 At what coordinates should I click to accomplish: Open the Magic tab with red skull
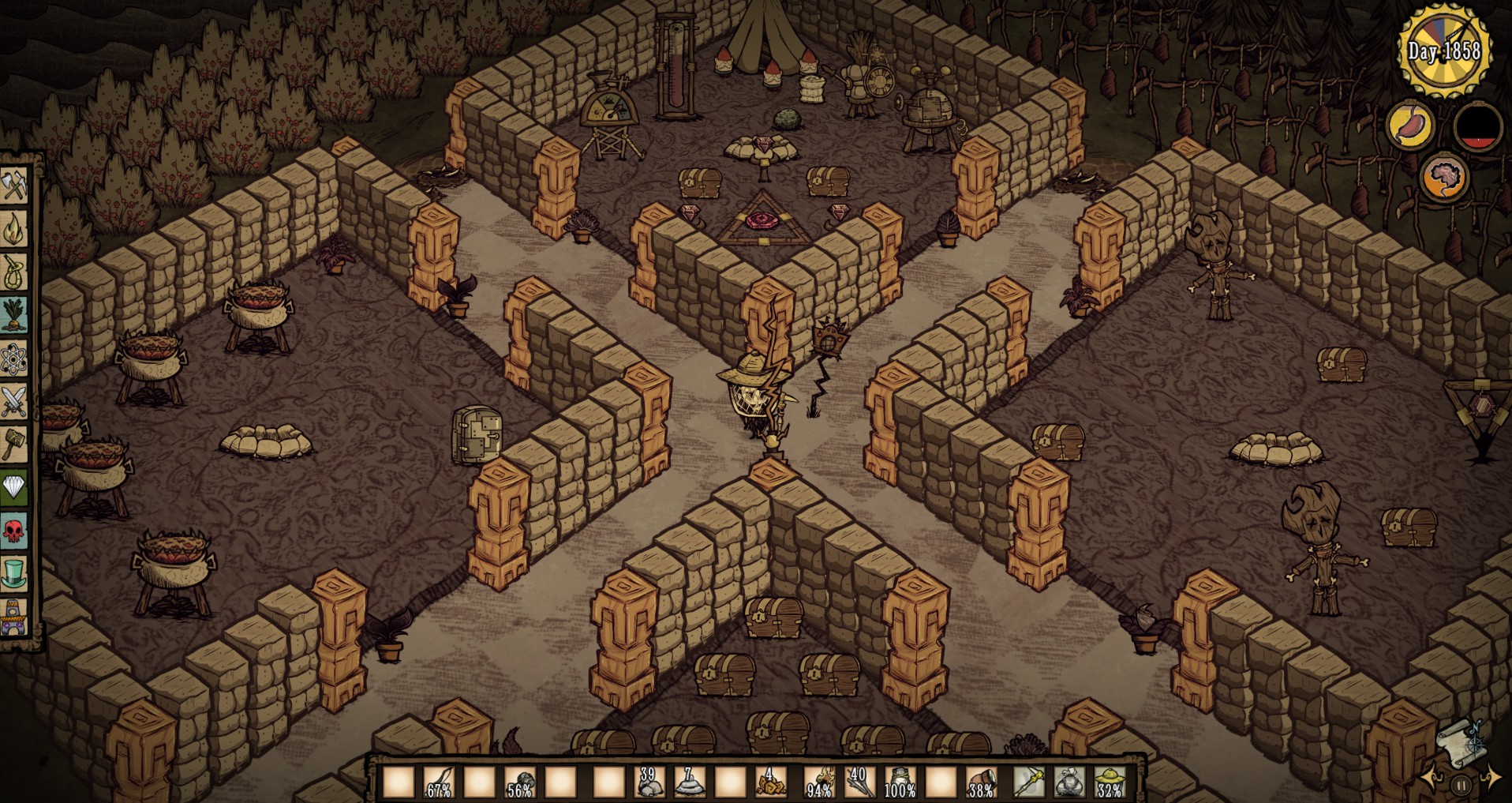14,531
